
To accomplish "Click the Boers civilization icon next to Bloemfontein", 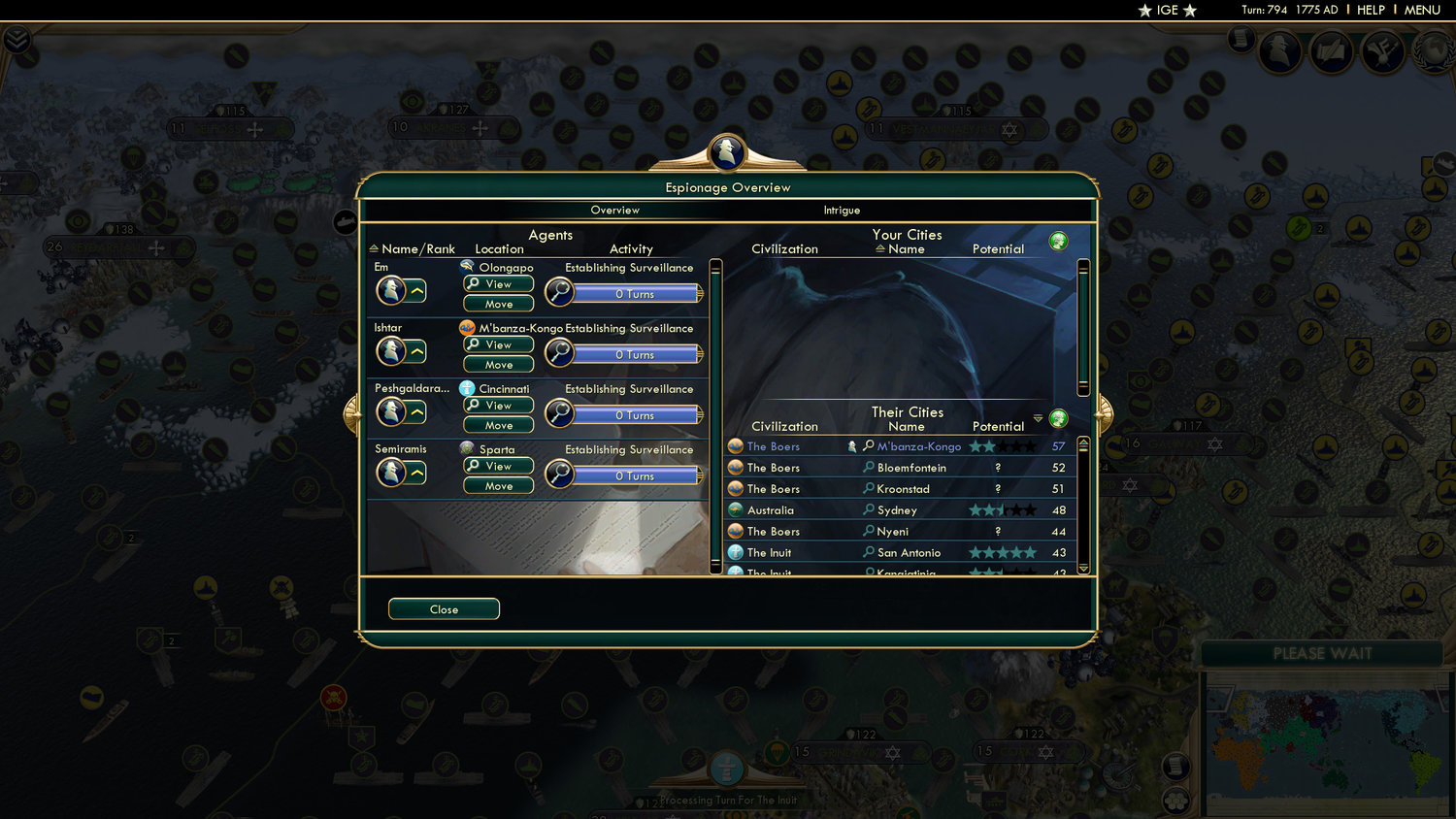I will pyautogui.click(x=736, y=467).
